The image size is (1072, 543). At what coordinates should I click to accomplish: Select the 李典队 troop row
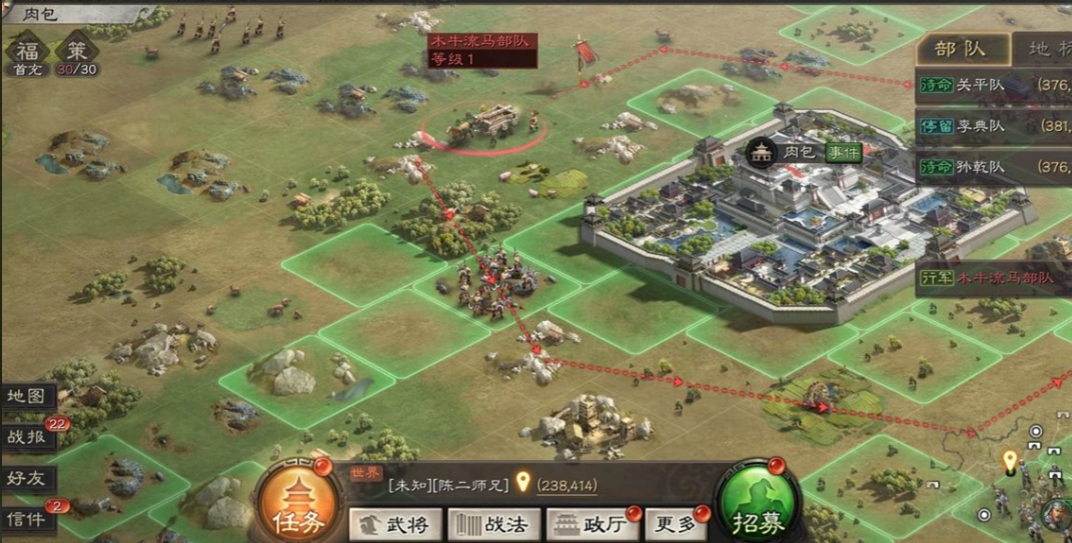[992, 126]
